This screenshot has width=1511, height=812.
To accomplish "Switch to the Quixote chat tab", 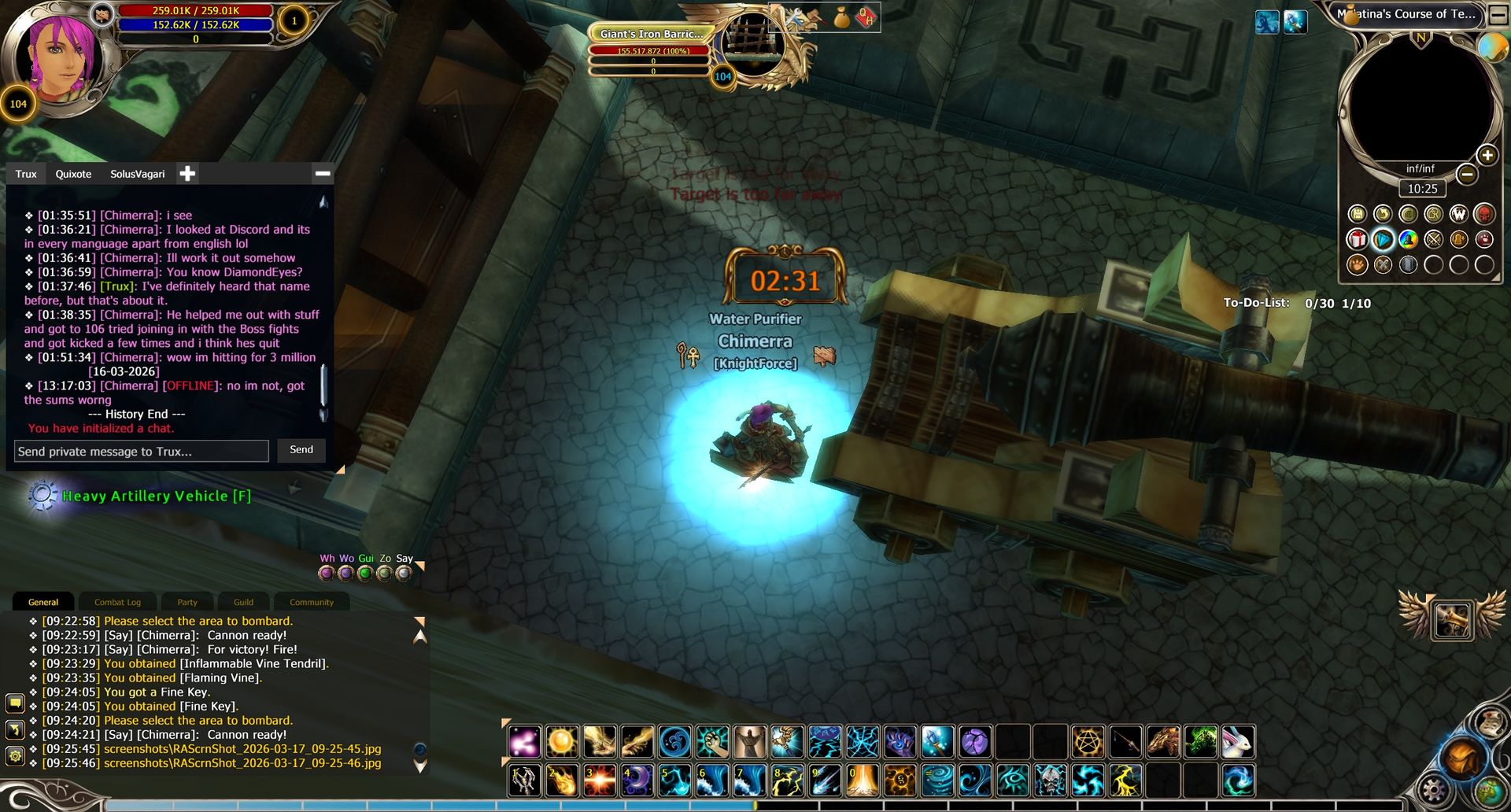I will [x=73, y=174].
